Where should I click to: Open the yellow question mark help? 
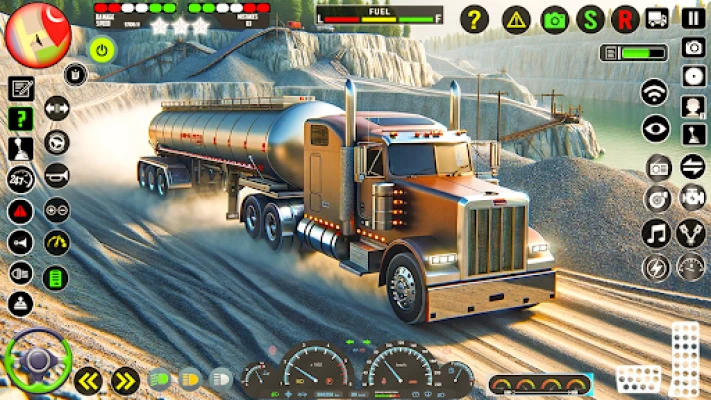pos(475,19)
